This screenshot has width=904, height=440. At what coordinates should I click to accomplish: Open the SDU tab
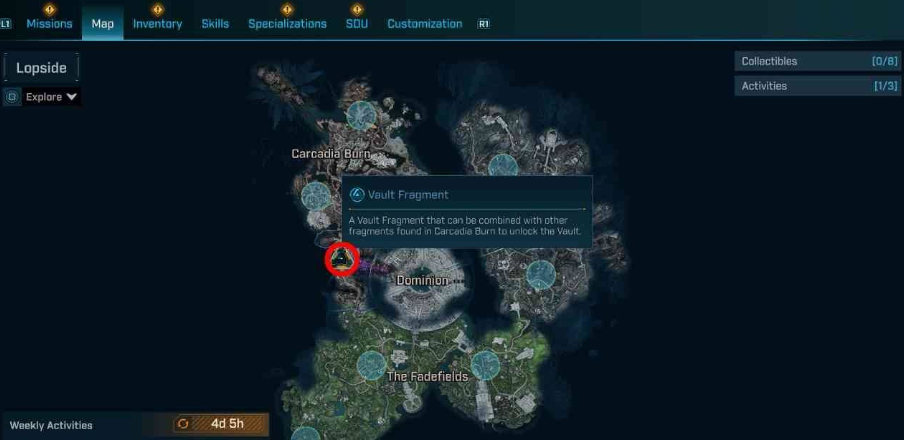[356, 23]
